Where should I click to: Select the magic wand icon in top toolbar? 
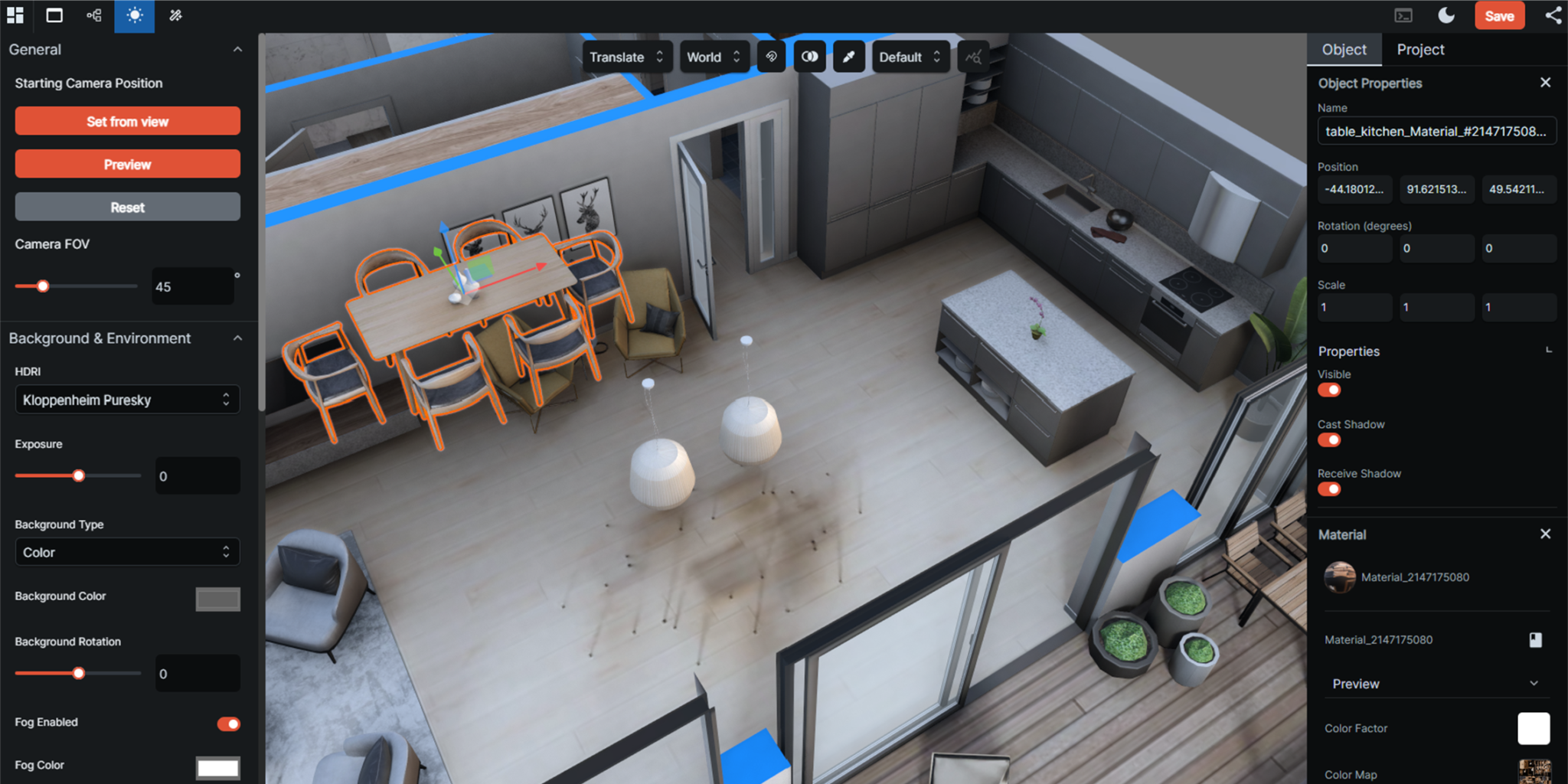(x=175, y=15)
